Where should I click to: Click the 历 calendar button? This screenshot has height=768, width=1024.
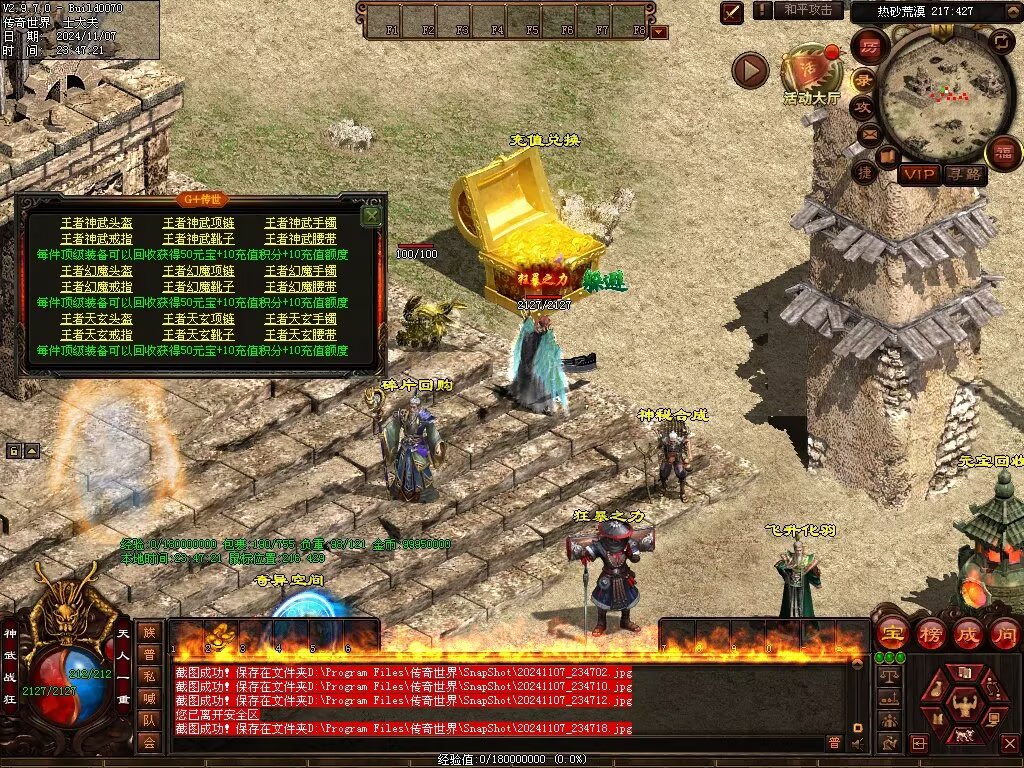pos(869,46)
